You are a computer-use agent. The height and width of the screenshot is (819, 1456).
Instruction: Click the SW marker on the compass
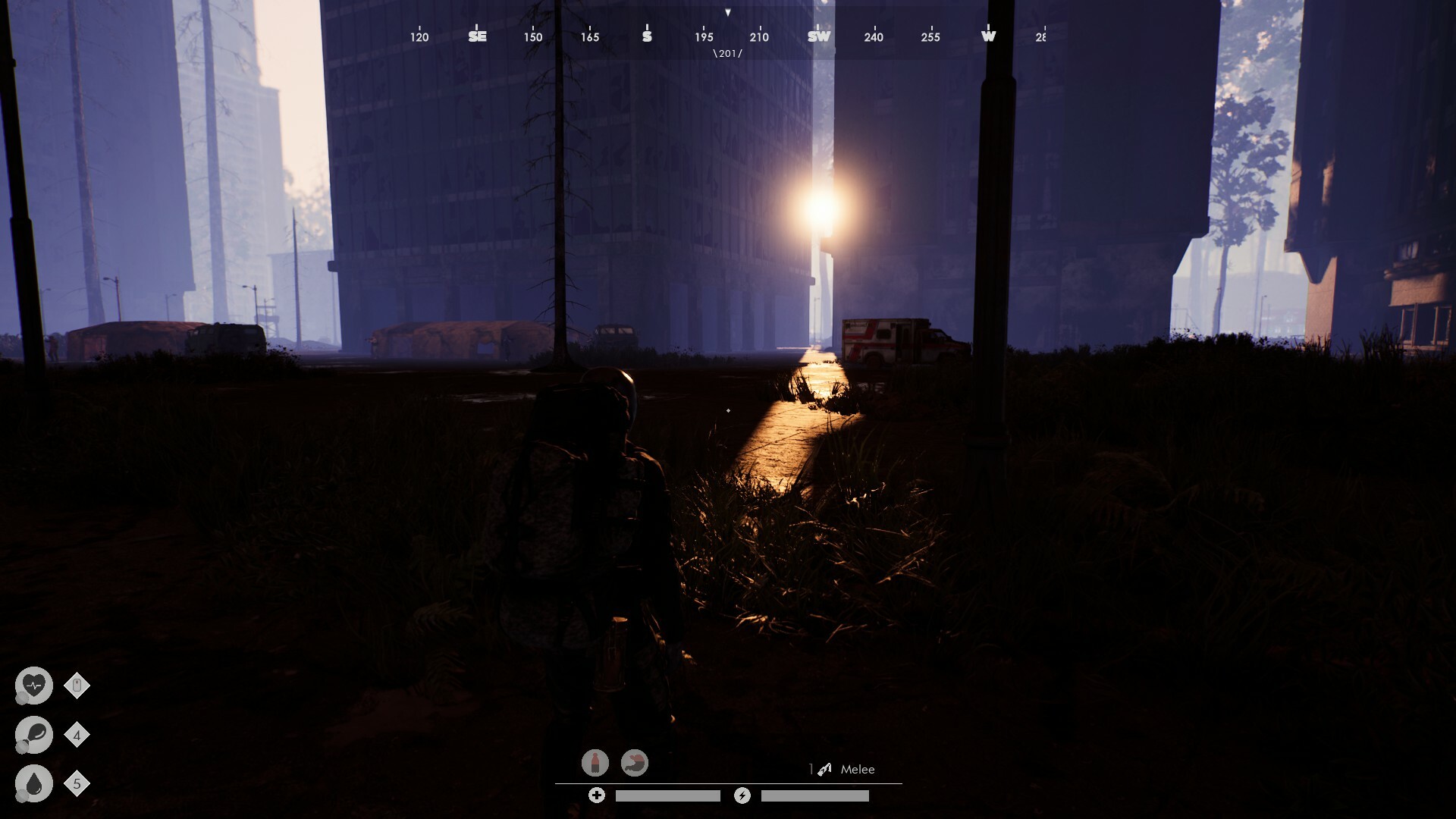pos(819,36)
